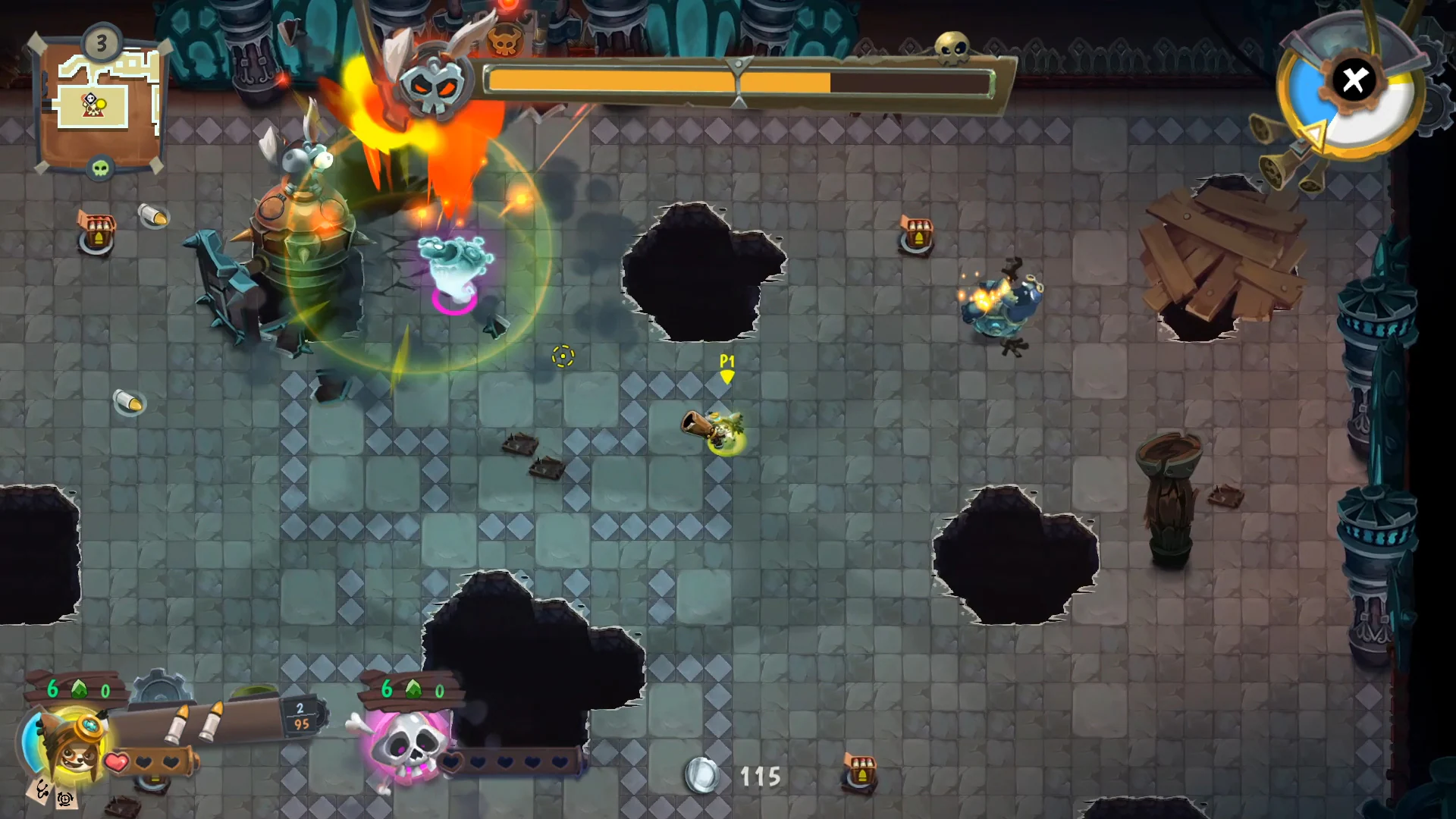Click the heart icon on the health bar
This screenshot has height=819, width=1456.
tap(116, 762)
